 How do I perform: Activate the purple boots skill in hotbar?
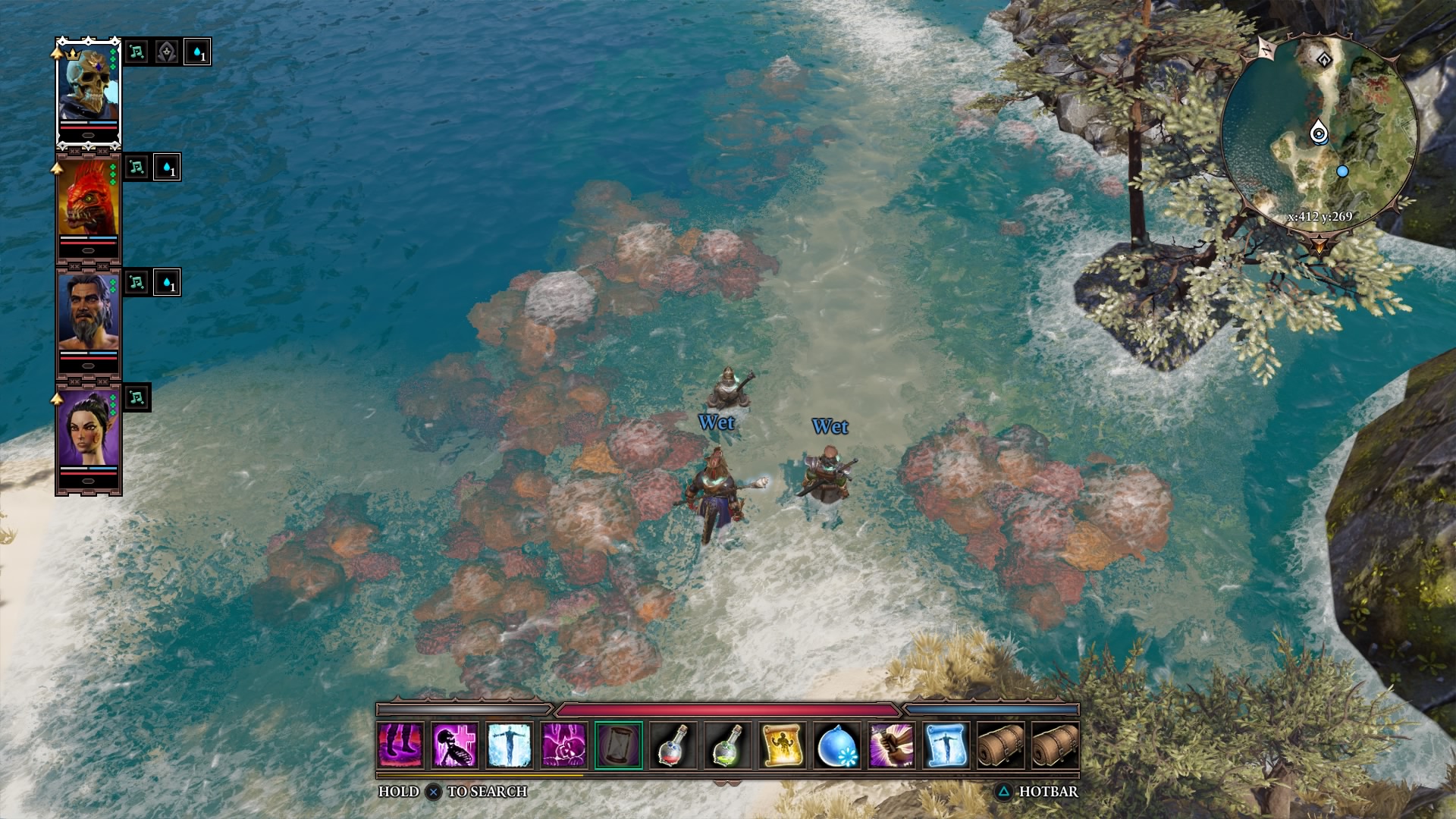[400, 745]
